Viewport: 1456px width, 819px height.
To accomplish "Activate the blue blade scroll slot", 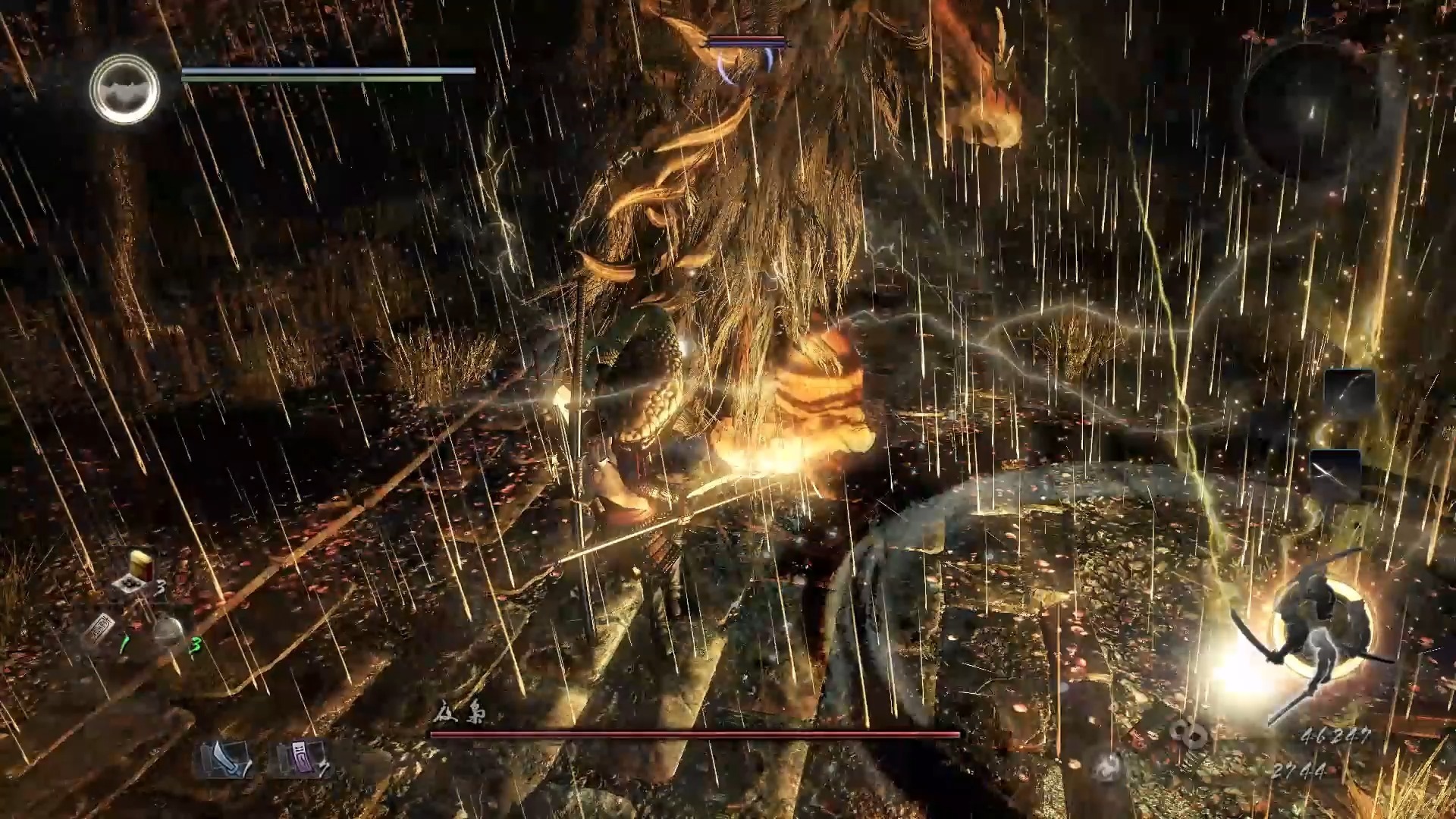I will [x=225, y=758].
